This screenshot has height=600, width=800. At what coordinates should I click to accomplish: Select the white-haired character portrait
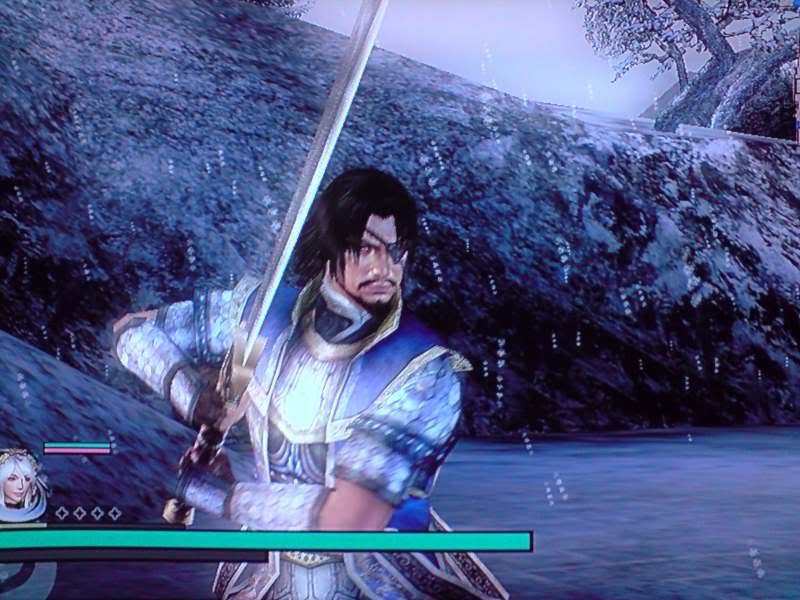[x=21, y=487]
